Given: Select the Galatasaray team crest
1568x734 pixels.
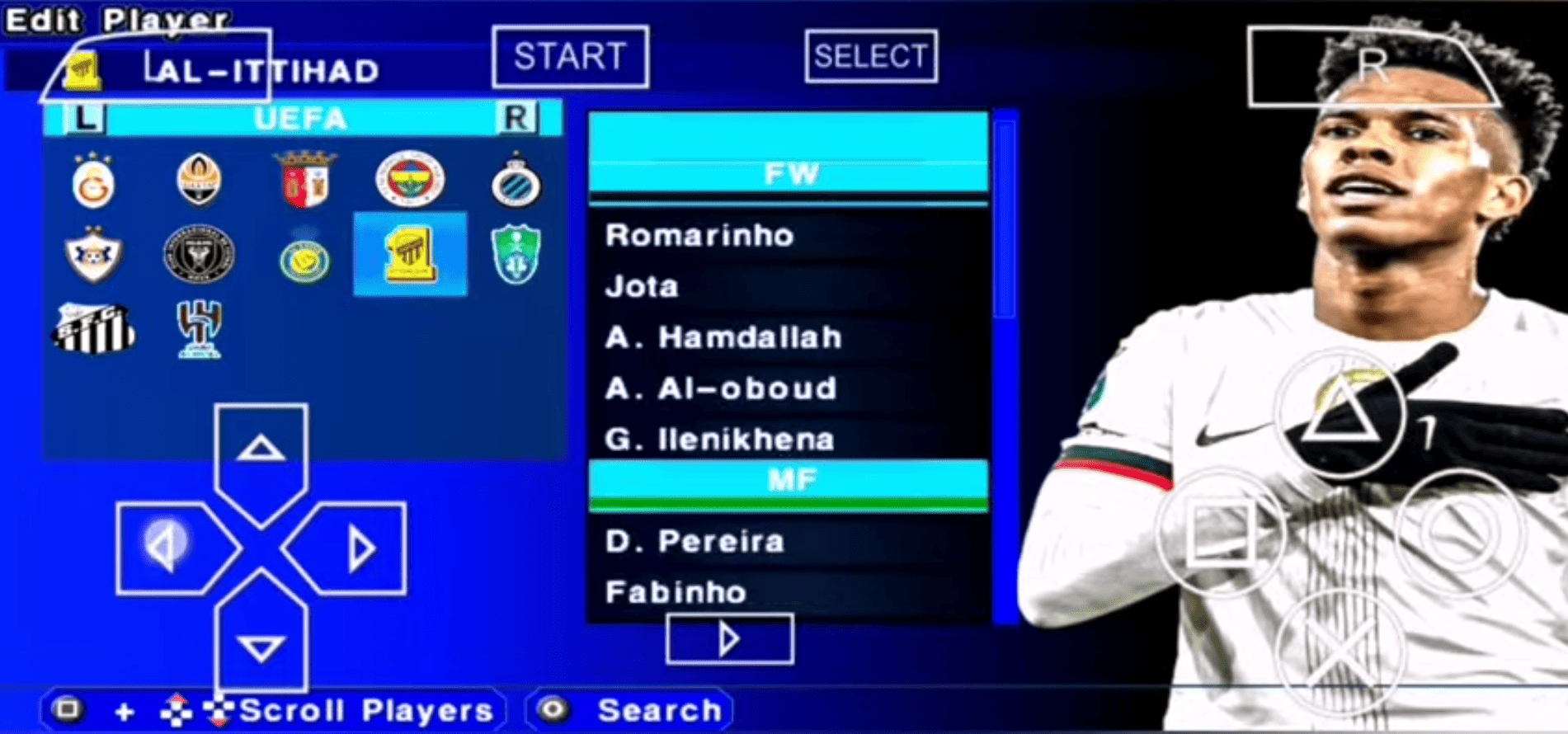Looking at the screenshot, I should 93,181.
